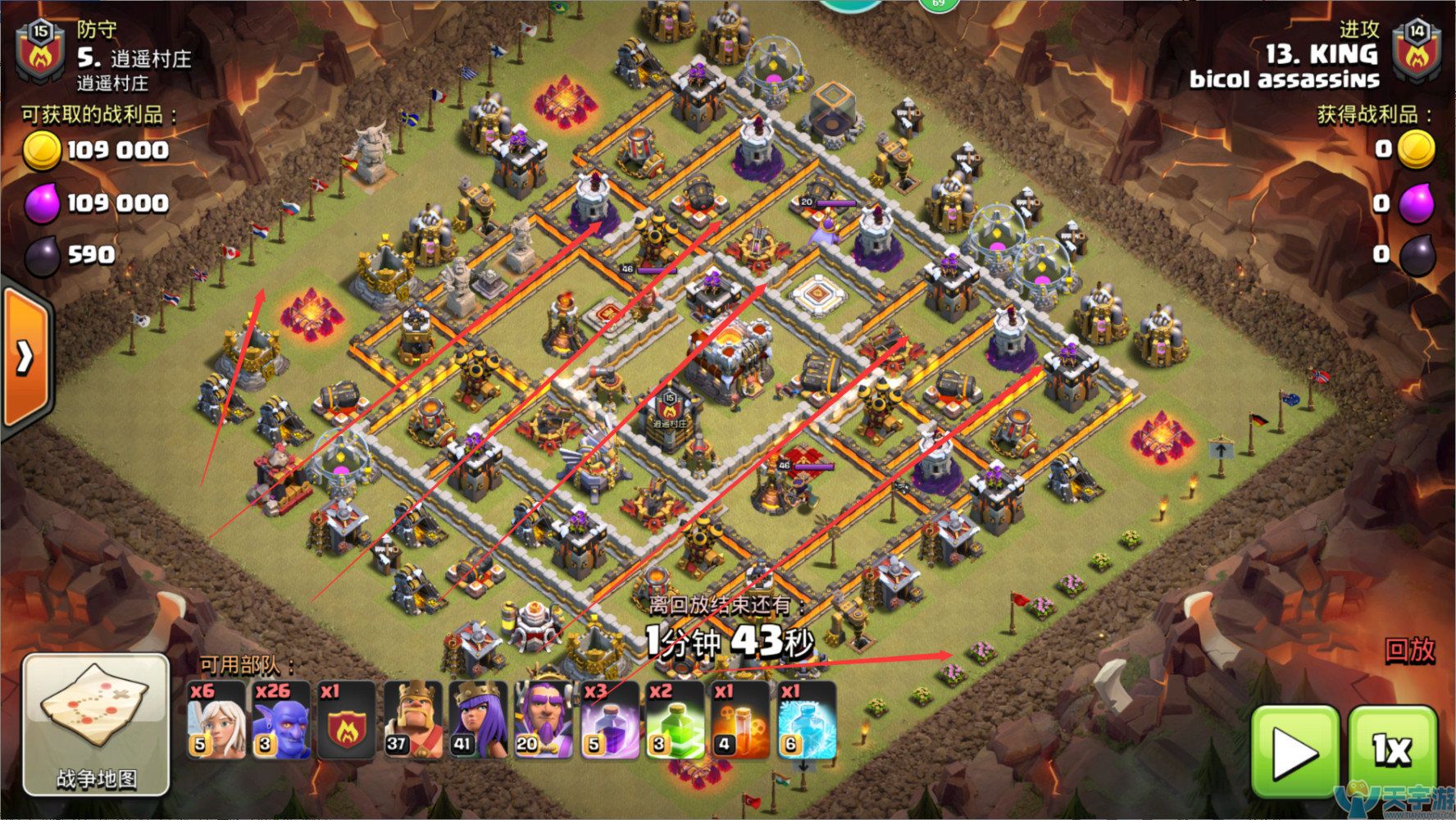Select the Grand Warden hero slot
This screenshot has height=820, width=1456.
pos(544,720)
